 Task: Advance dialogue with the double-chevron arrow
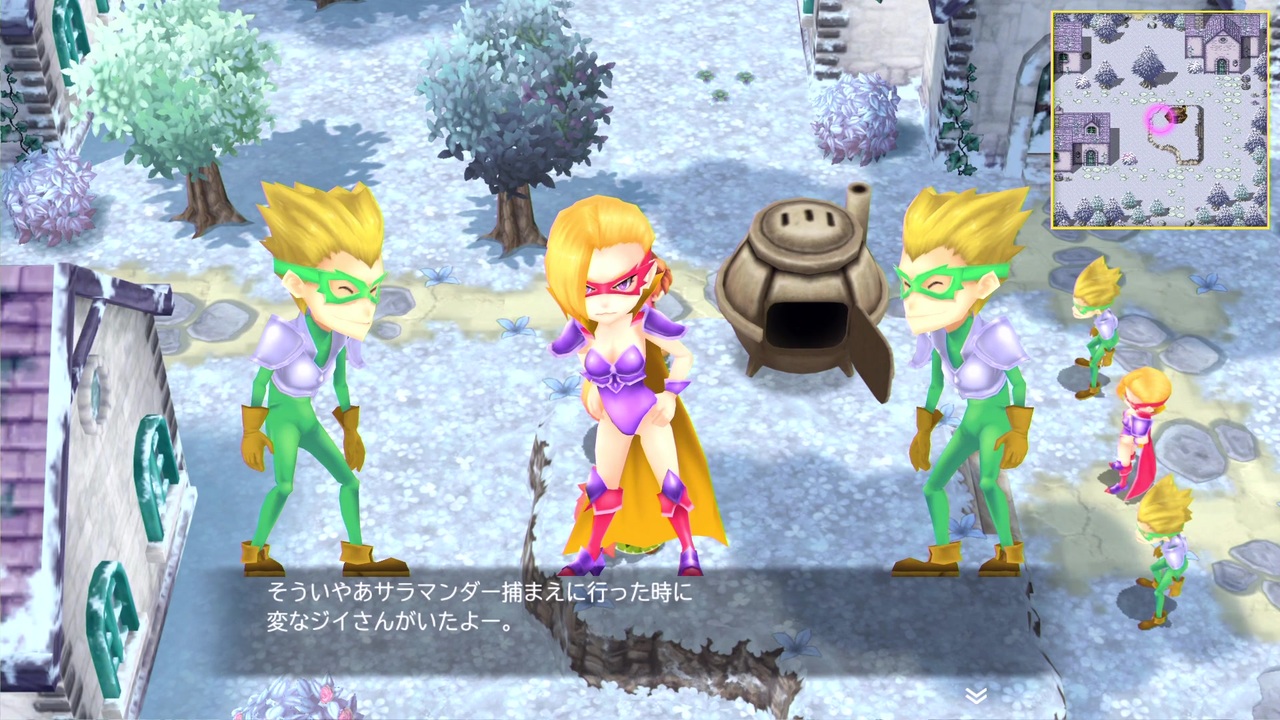click(978, 692)
